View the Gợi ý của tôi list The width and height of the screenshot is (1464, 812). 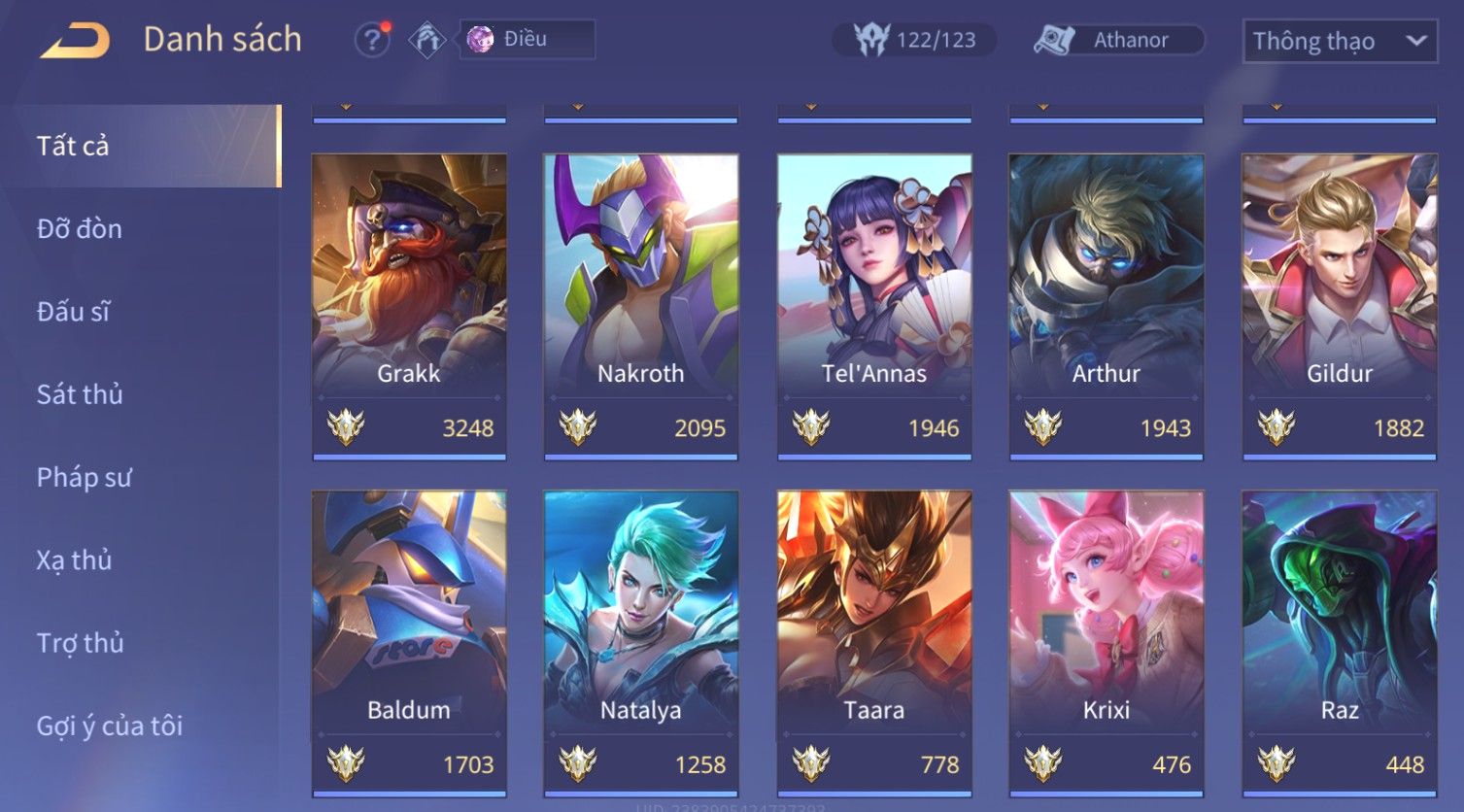click(110, 726)
